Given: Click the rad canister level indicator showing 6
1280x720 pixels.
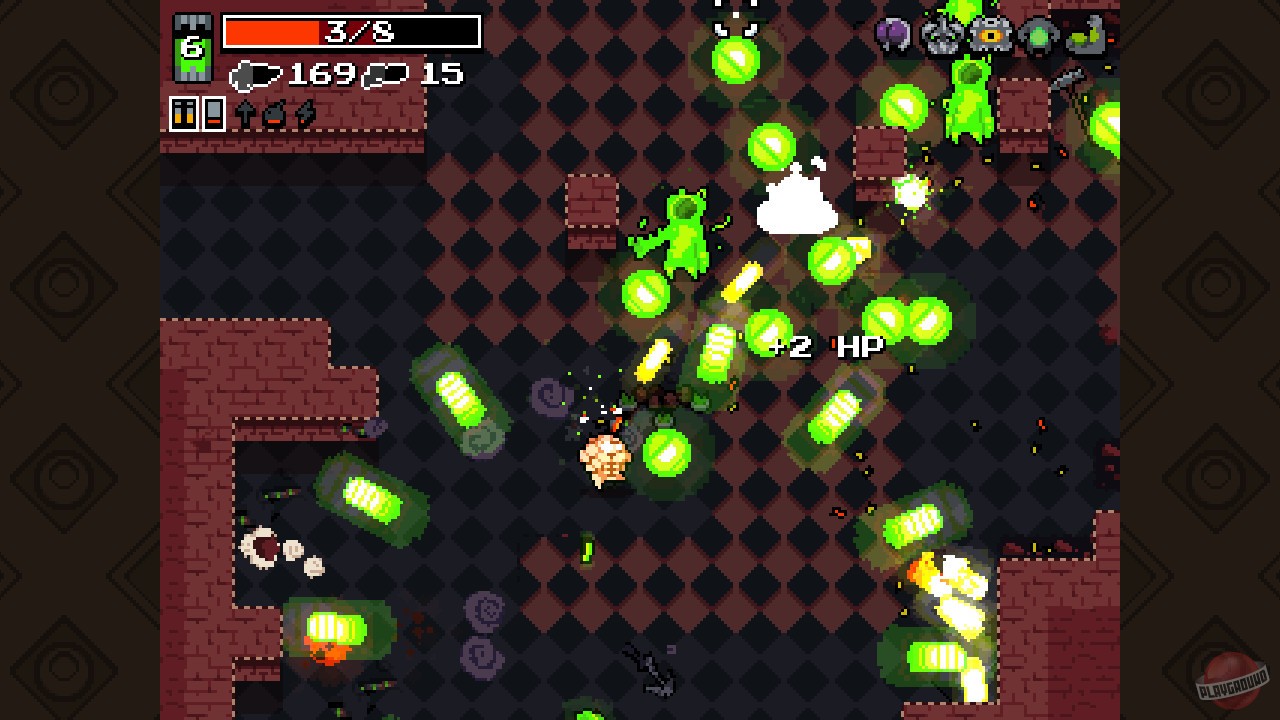Looking at the screenshot, I should point(192,45).
